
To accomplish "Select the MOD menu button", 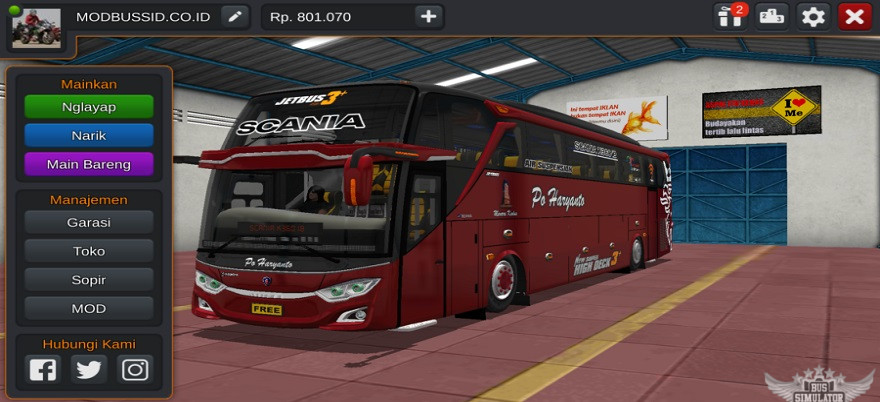I will coord(89,308).
